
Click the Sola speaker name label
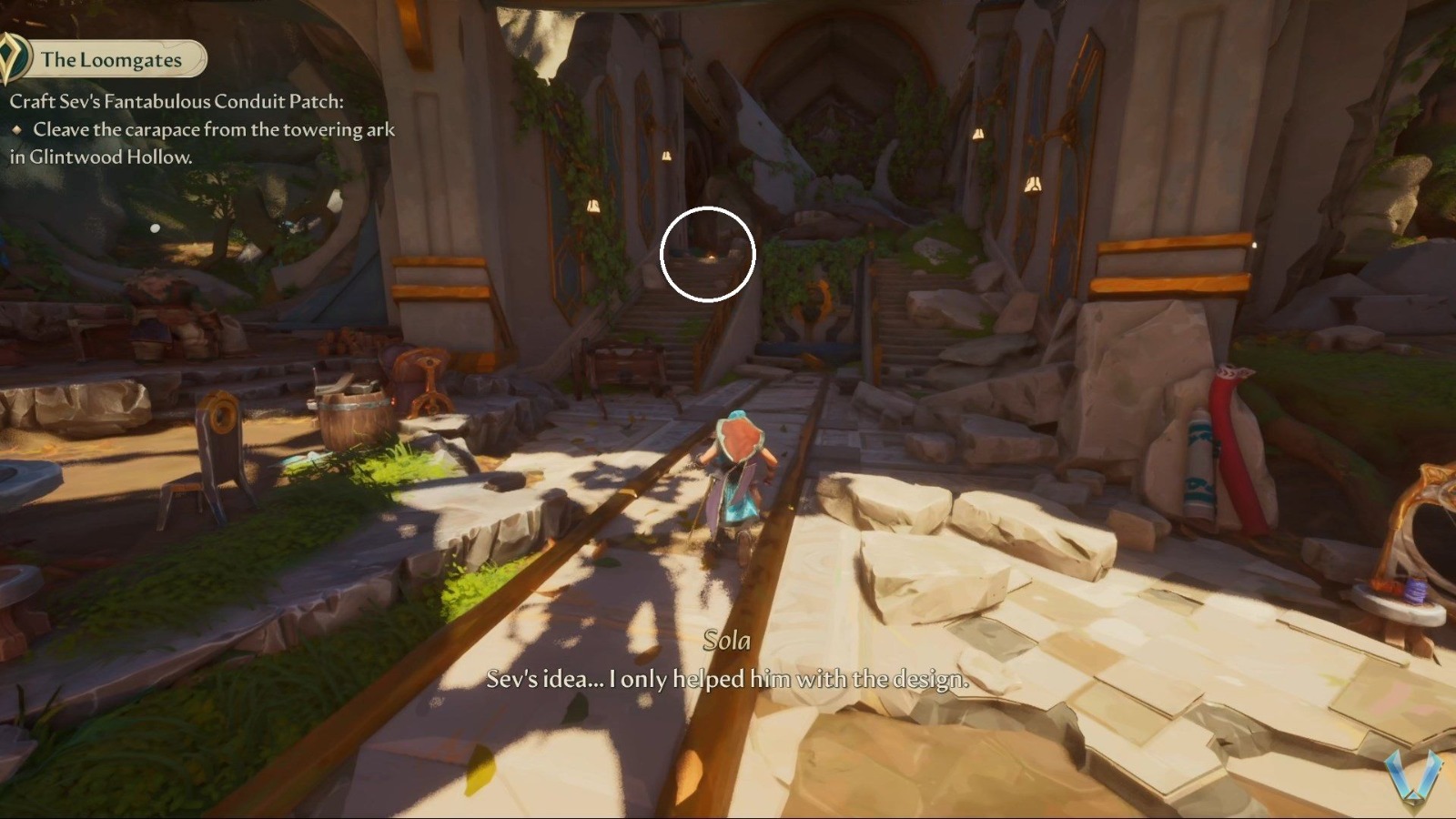tap(727, 641)
